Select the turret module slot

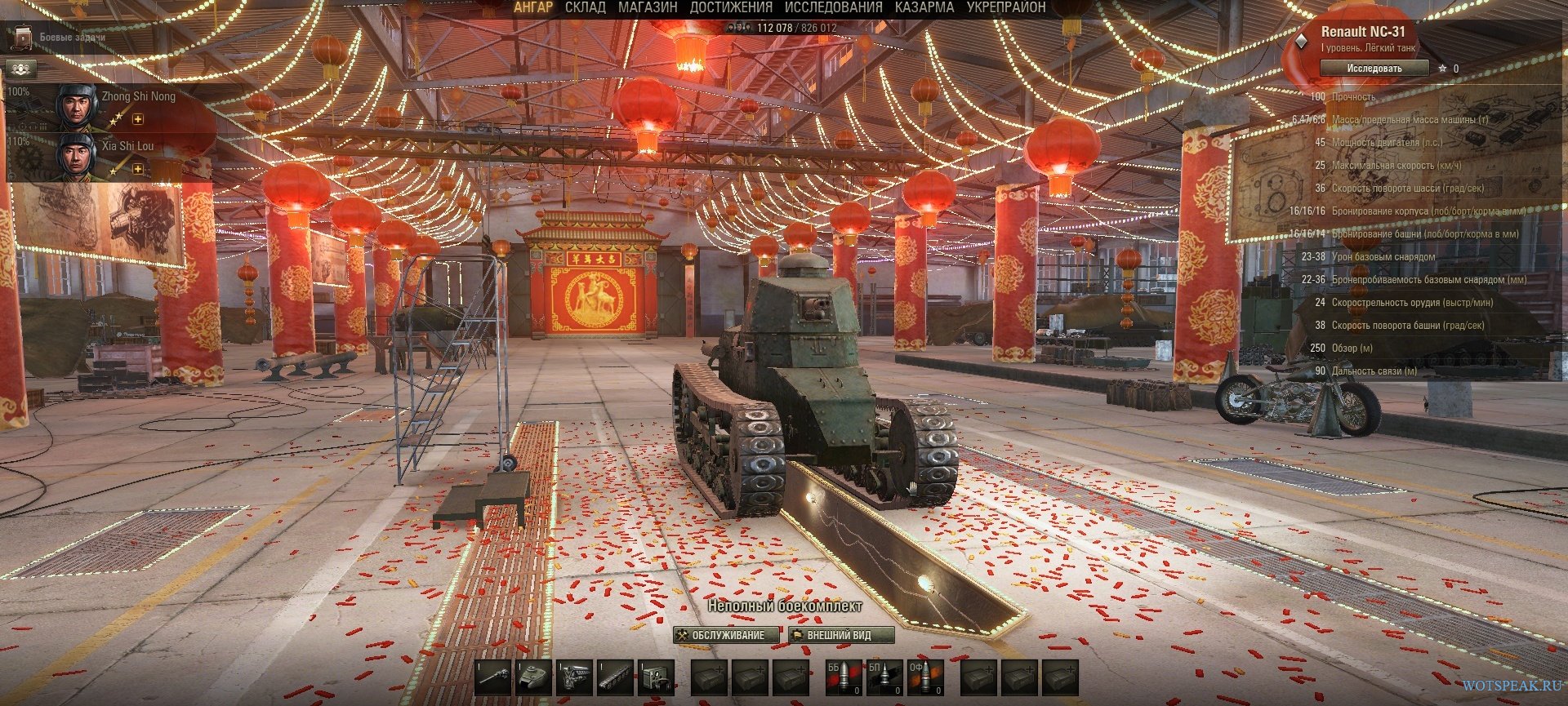[x=535, y=677]
